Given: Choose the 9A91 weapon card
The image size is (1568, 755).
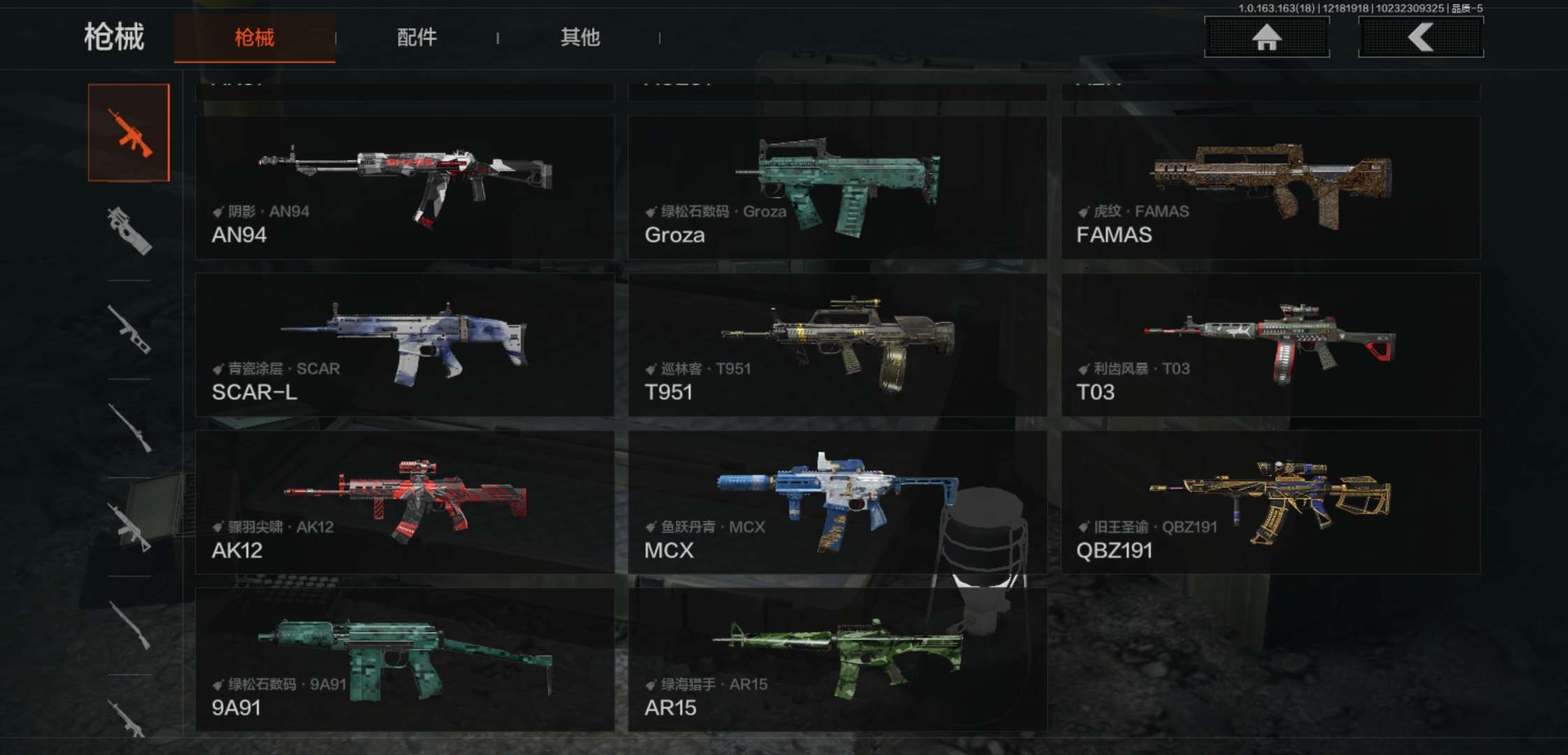Looking at the screenshot, I should point(405,659).
